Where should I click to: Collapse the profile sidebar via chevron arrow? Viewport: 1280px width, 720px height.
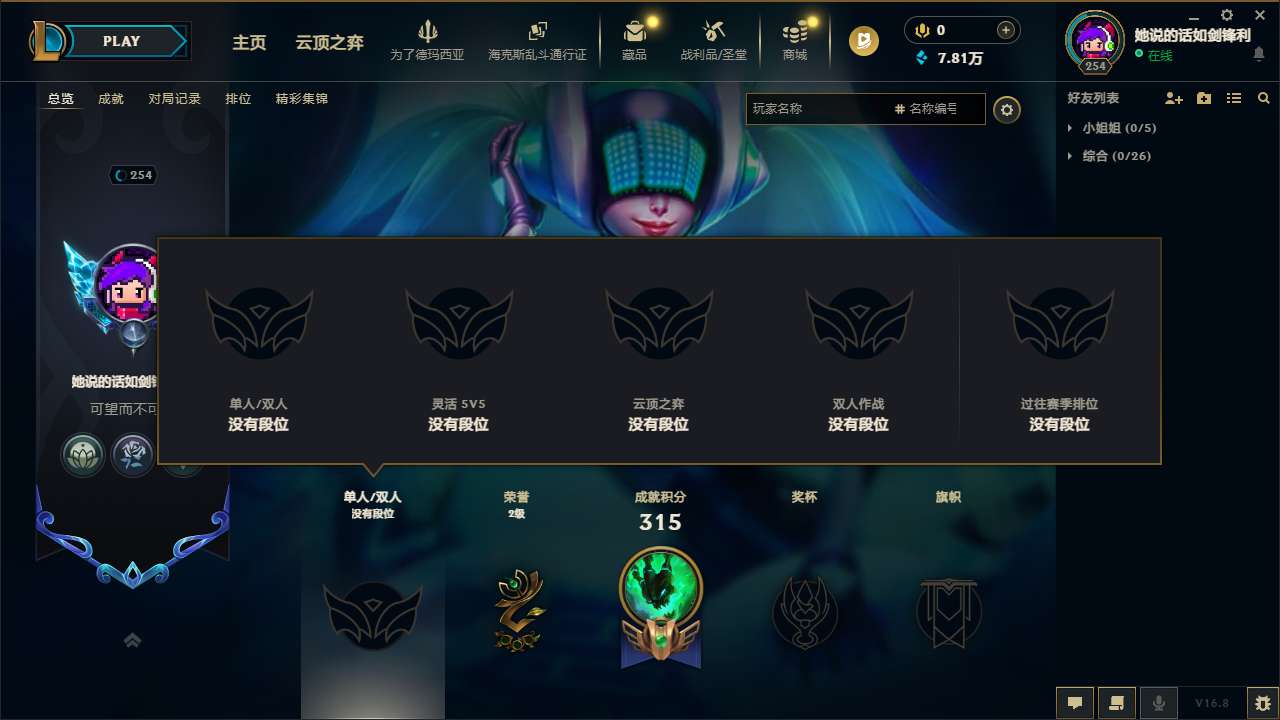133,640
